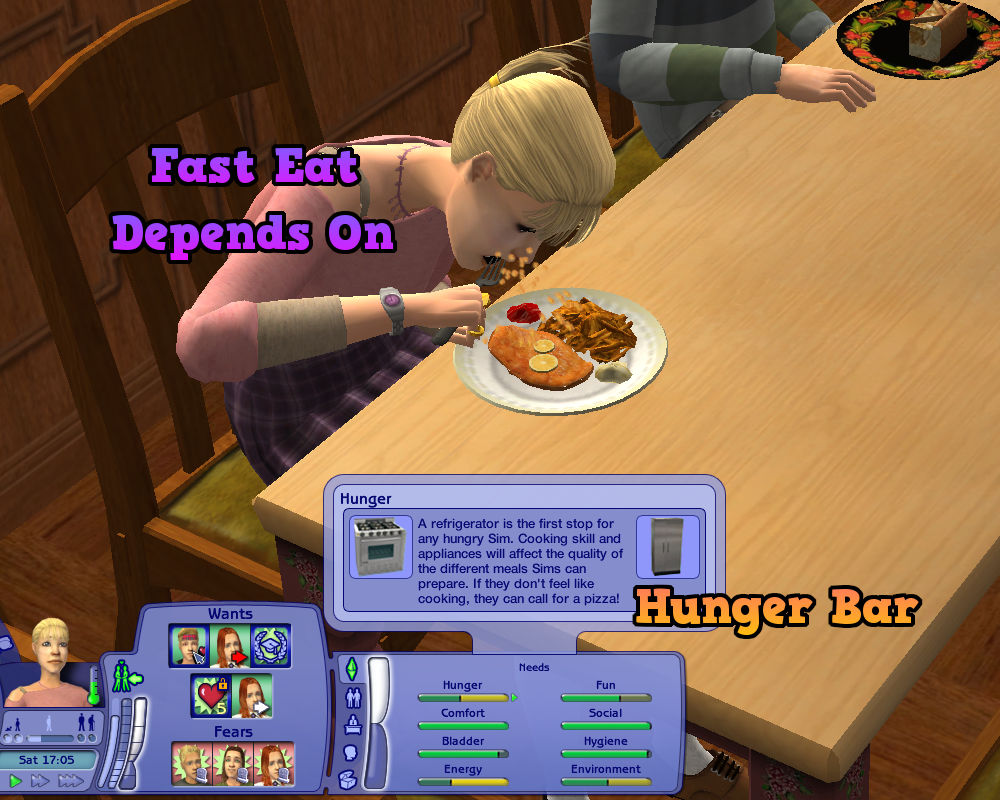Click the graduation cap want icon
The width and height of the screenshot is (1000, 800).
click(270, 645)
